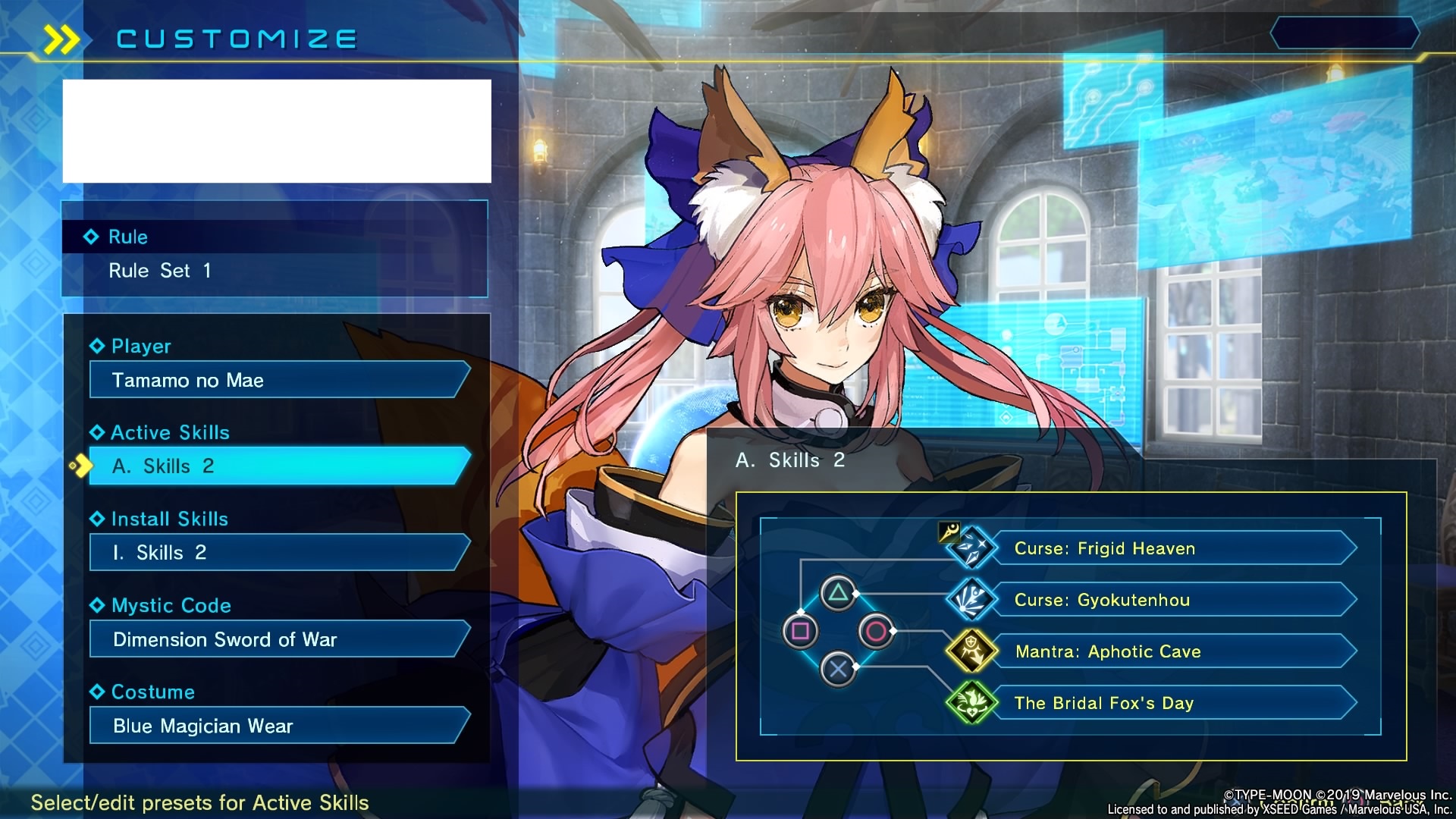Change the Dimension Sword of War mystic code
The height and width of the screenshot is (819, 1456).
[x=279, y=639]
